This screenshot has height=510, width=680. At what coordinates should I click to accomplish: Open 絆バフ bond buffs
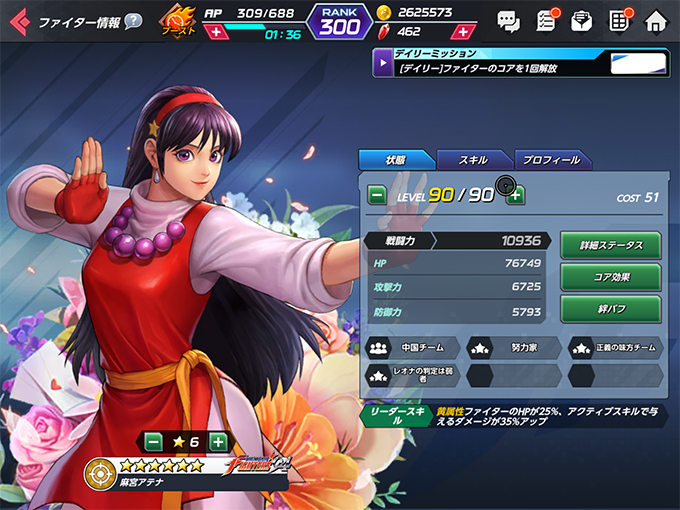[610, 308]
